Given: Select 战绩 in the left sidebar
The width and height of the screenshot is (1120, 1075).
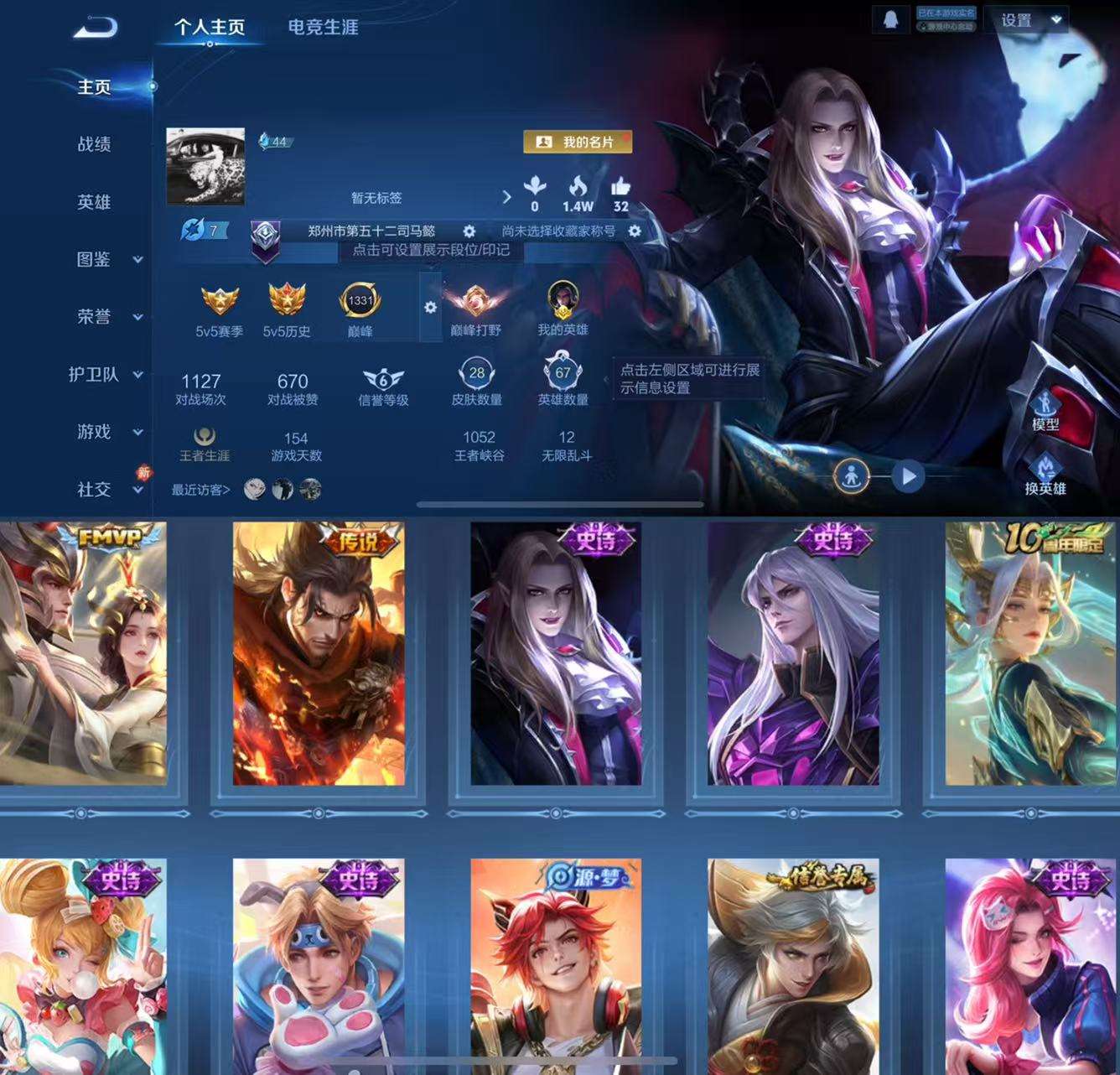Looking at the screenshot, I should [x=92, y=144].
